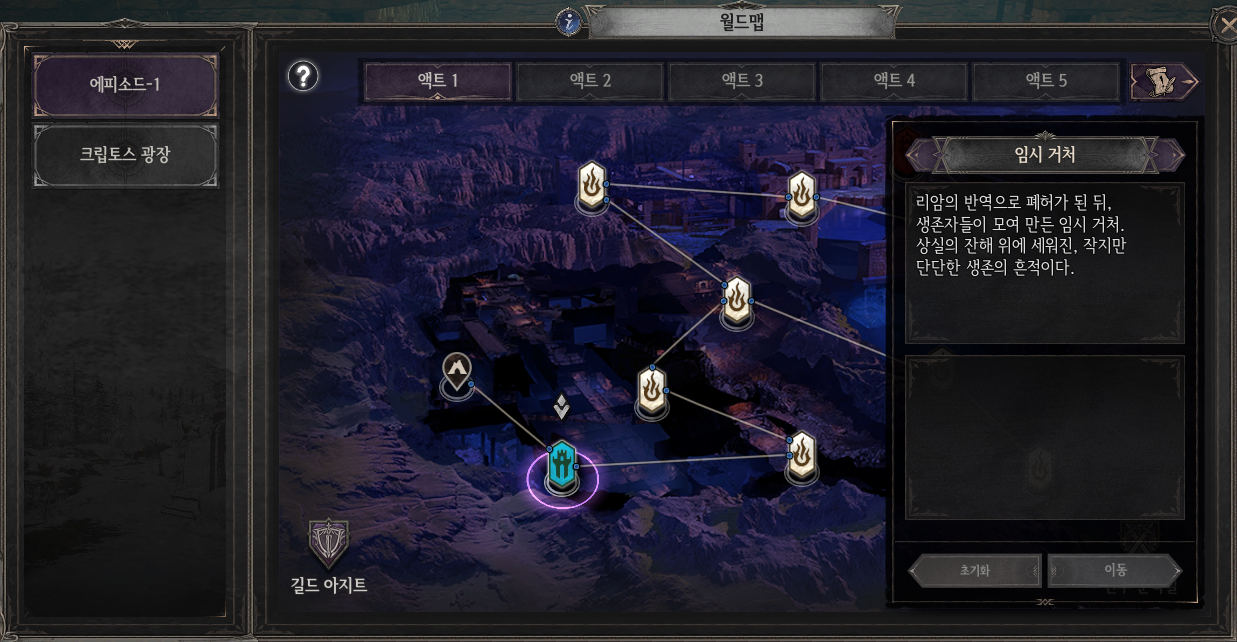
Task: Open the question mark help icon
Action: (302, 76)
